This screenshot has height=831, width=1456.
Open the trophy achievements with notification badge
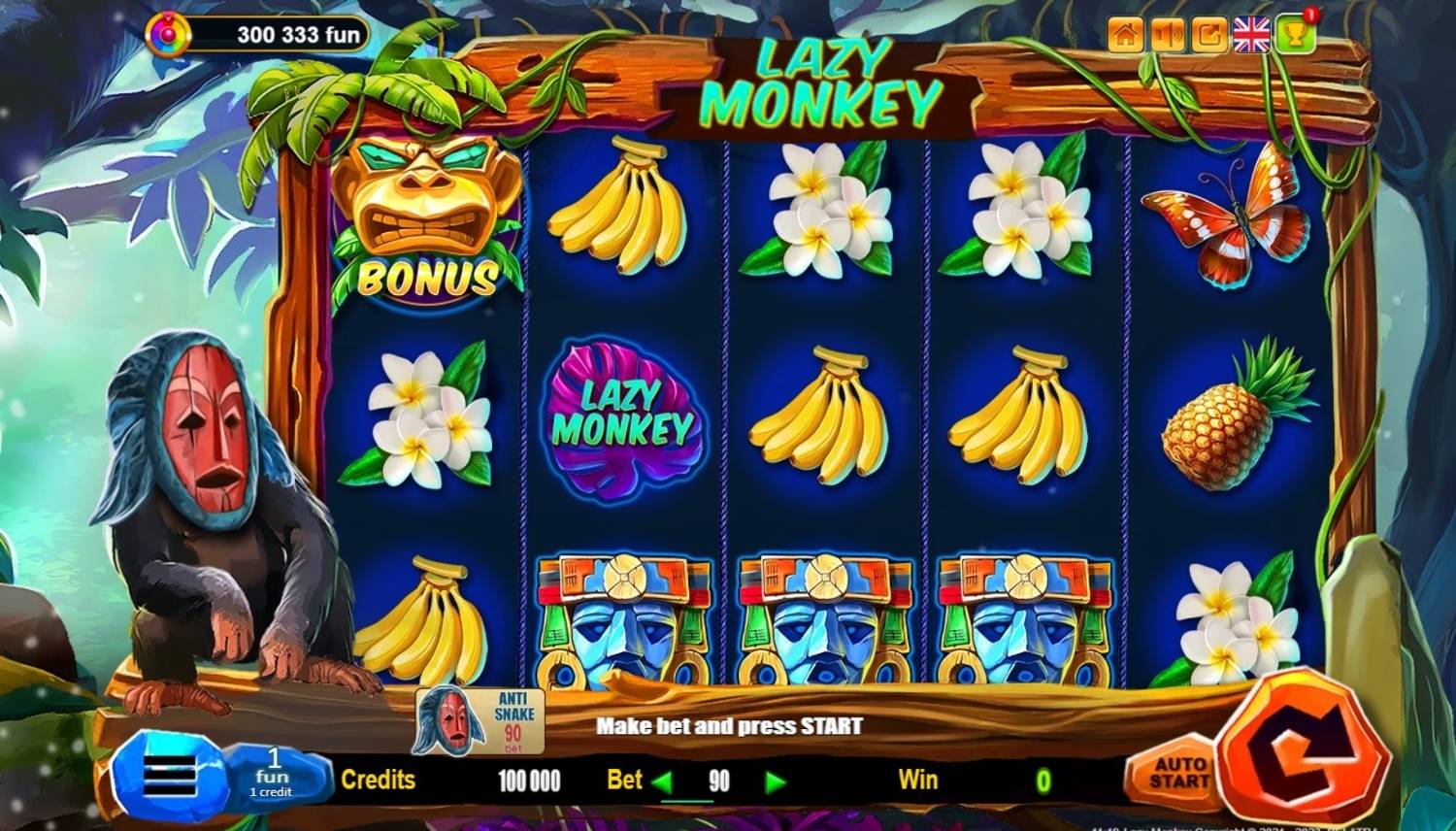1295,34
